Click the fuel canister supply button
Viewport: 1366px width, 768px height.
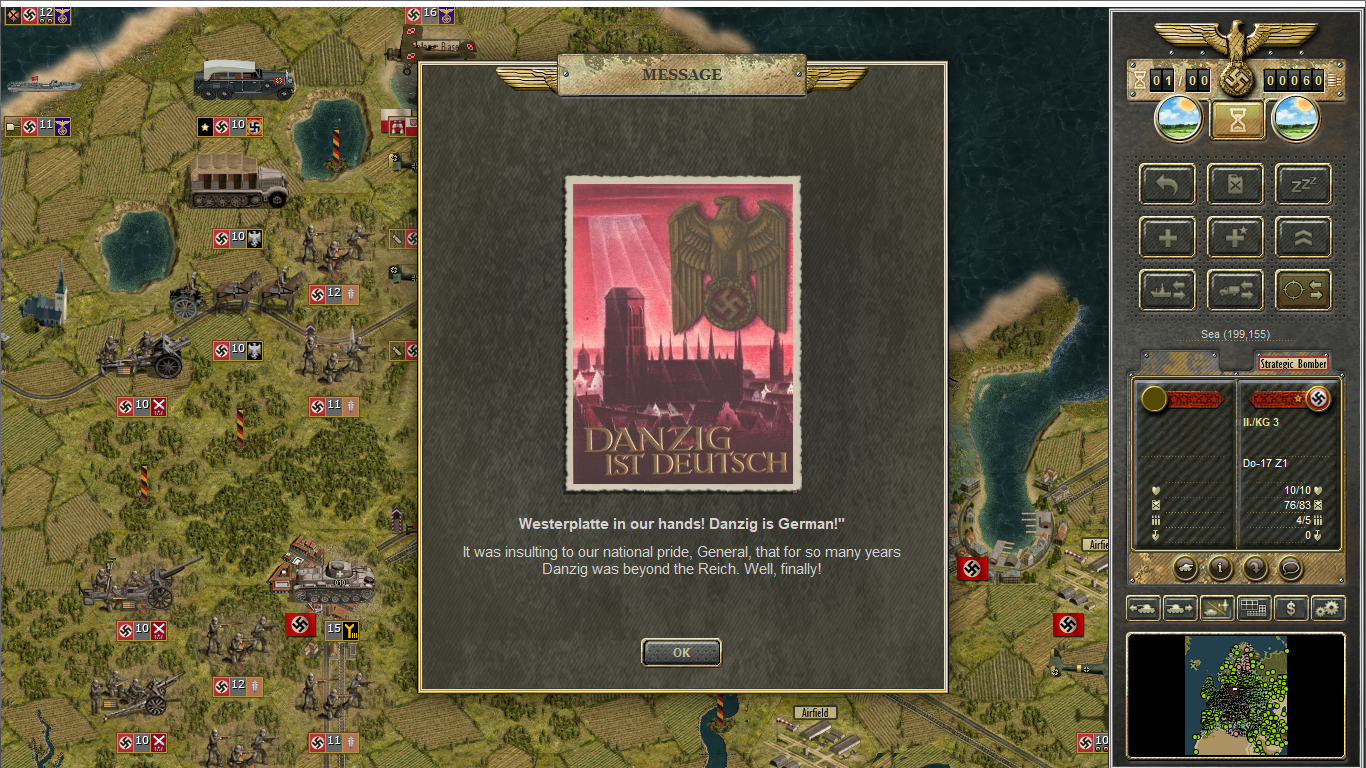click(x=1235, y=184)
